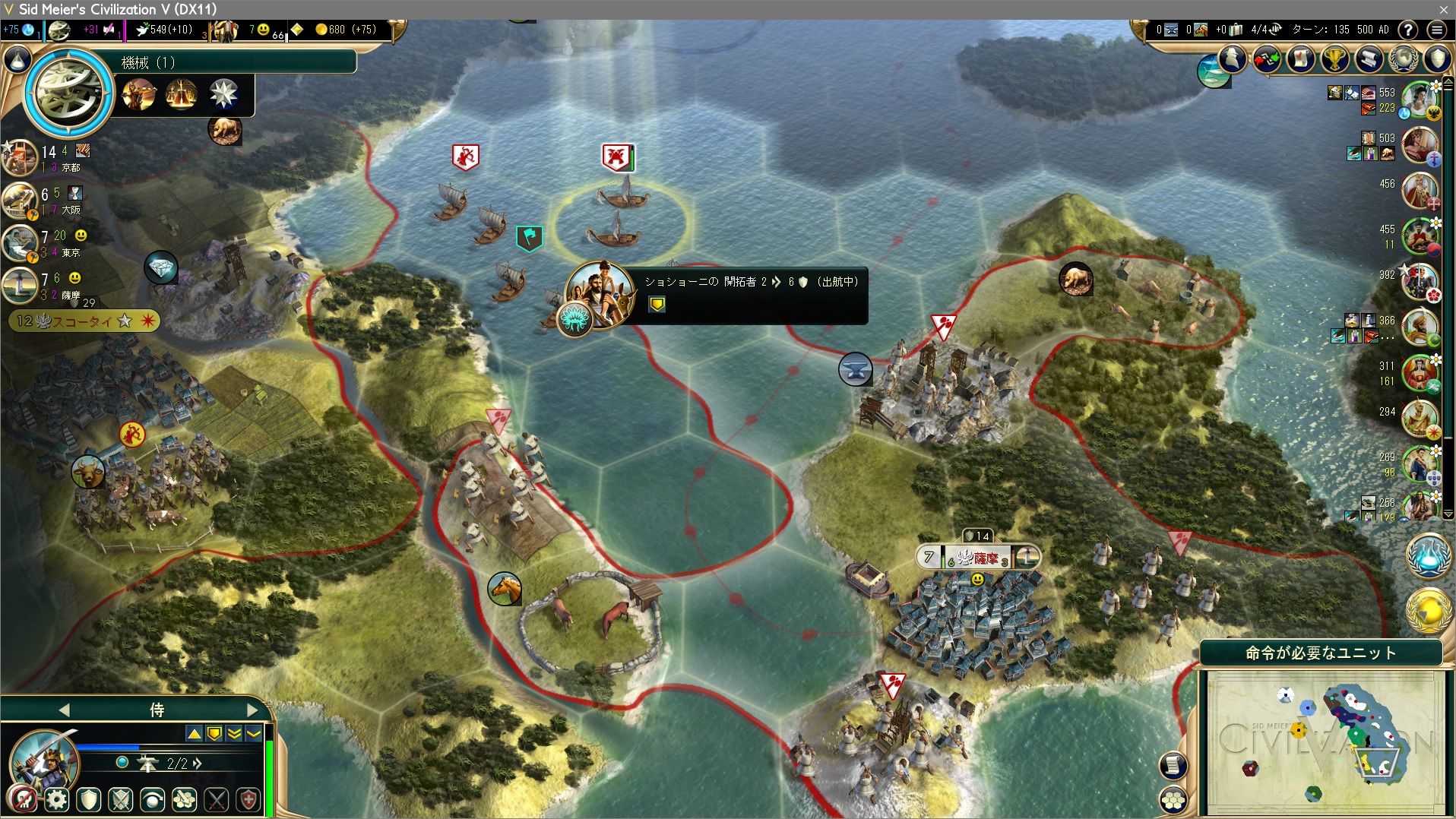The width and height of the screenshot is (1456, 819).
Task: Open the victory progress trophy icon
Action: 1334,58
